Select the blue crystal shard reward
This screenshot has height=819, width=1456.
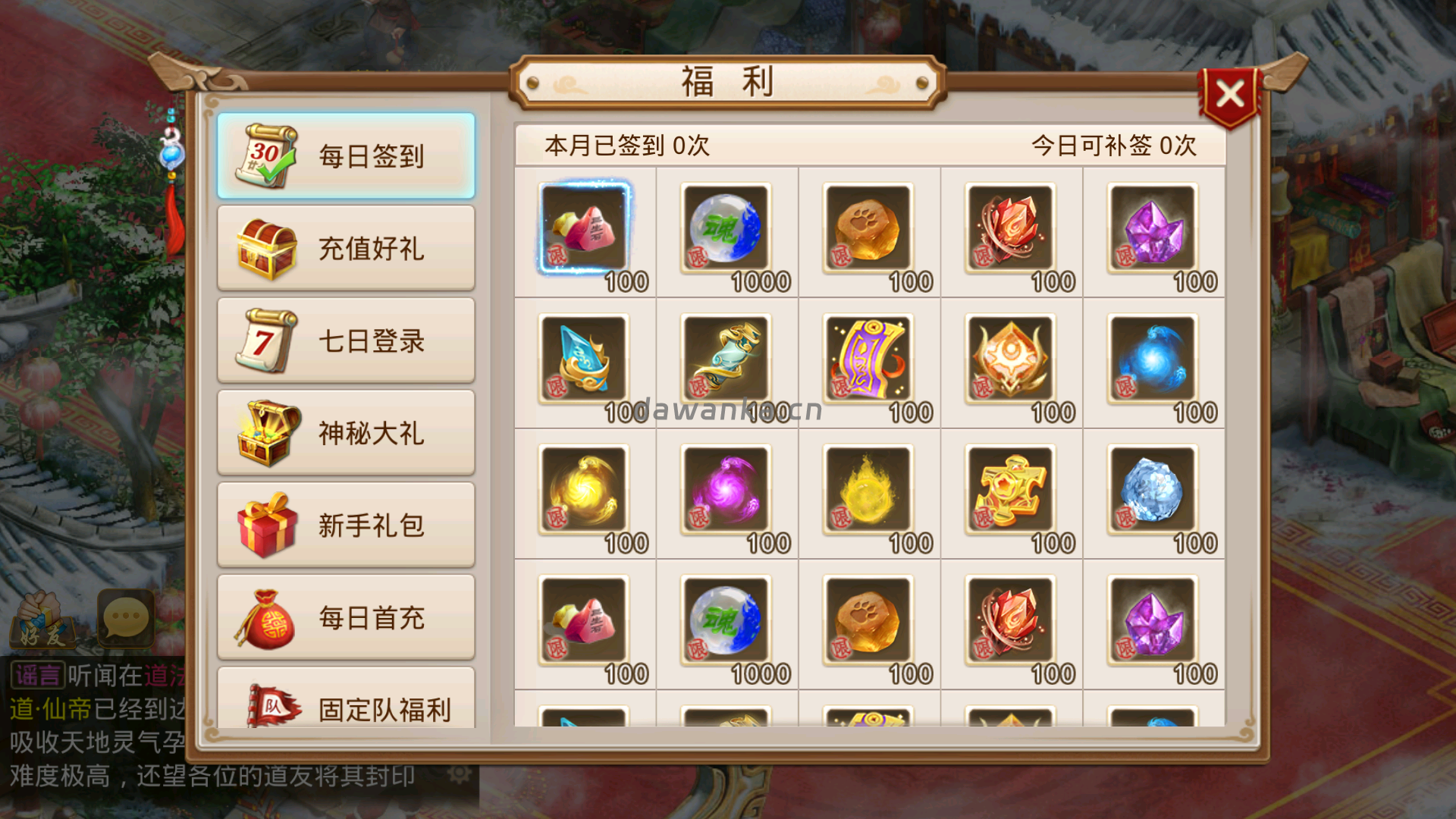tap(584, 358)
